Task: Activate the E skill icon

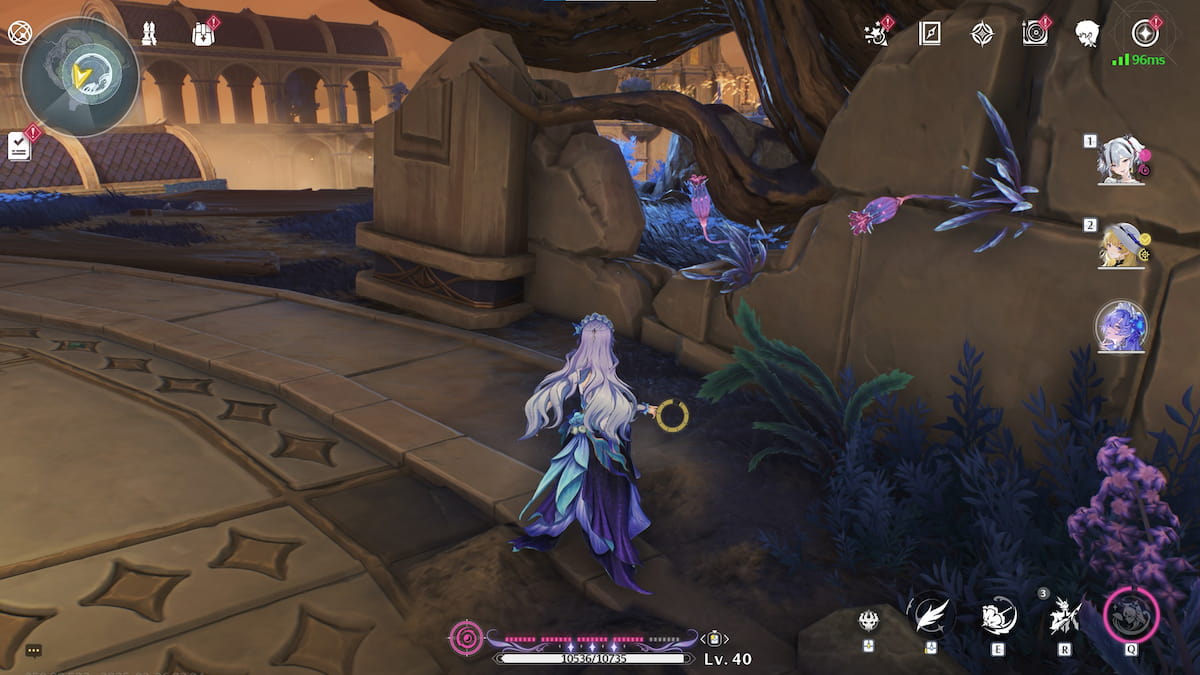Action: 998,616
